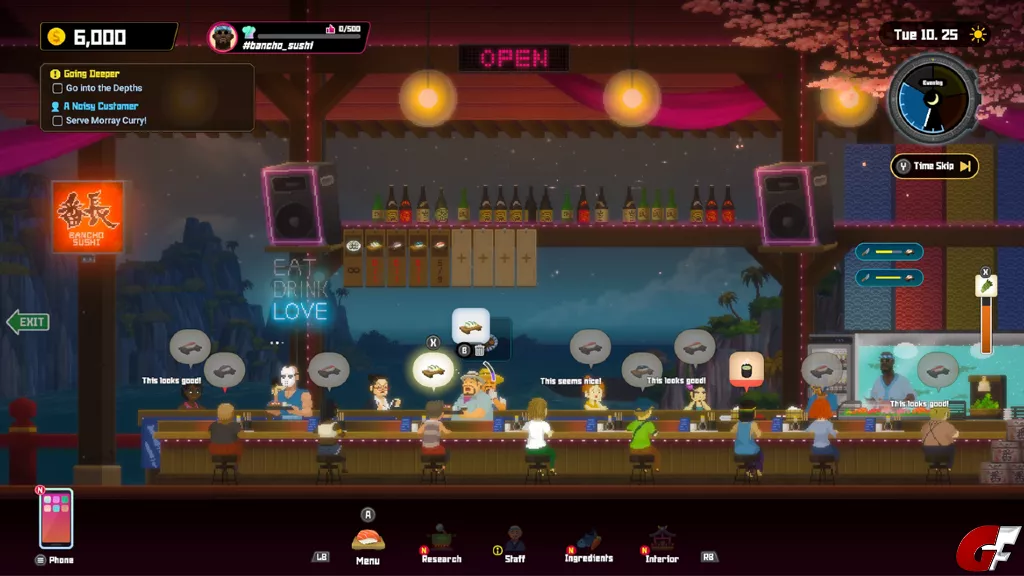This screenshot has width=1024, height=576.
Task: Tick the 'Go into the Depths' checkbox
Action: tap(58, 89)
